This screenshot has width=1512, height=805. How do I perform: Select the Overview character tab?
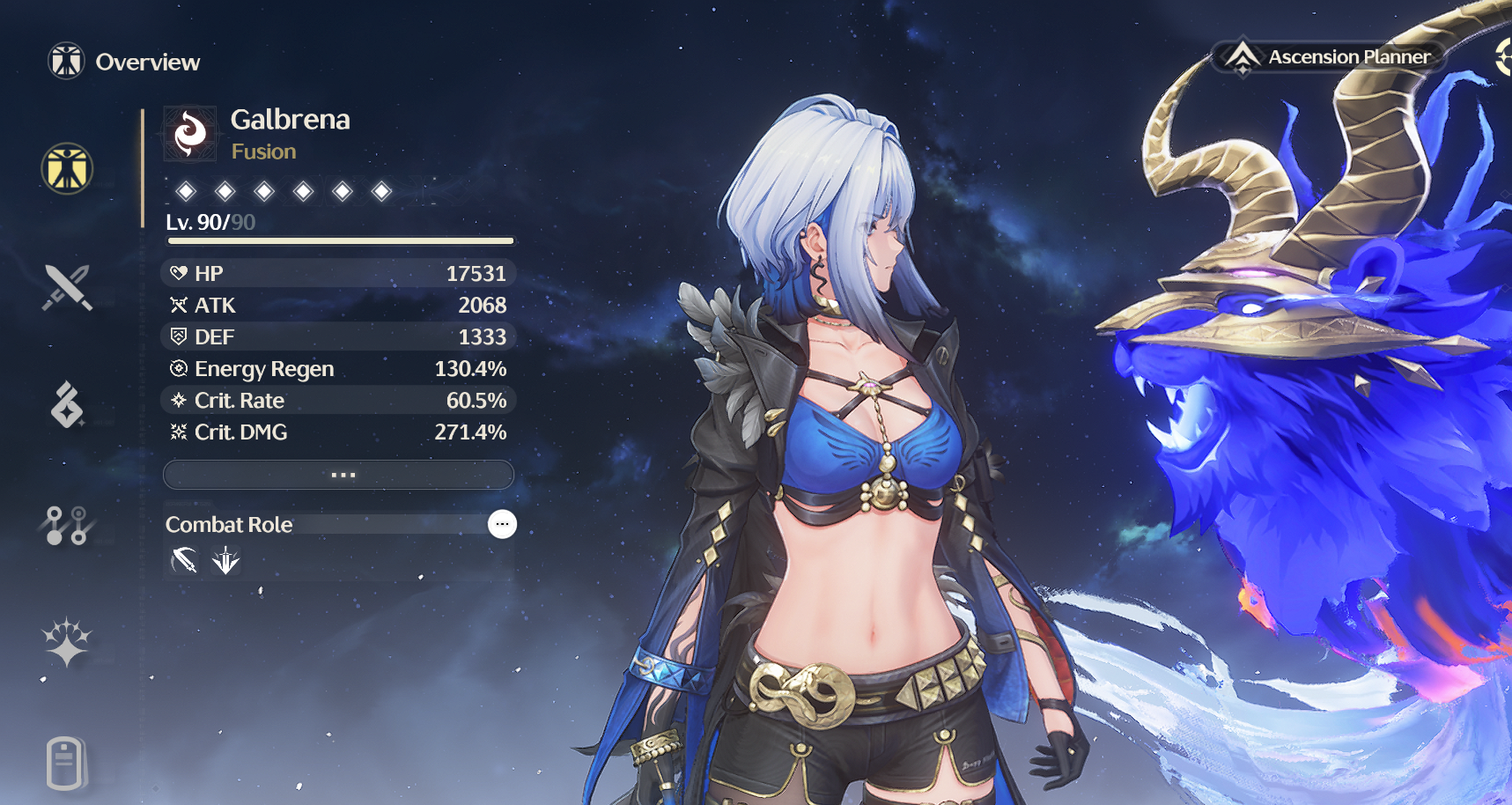[x=67, y=168]
